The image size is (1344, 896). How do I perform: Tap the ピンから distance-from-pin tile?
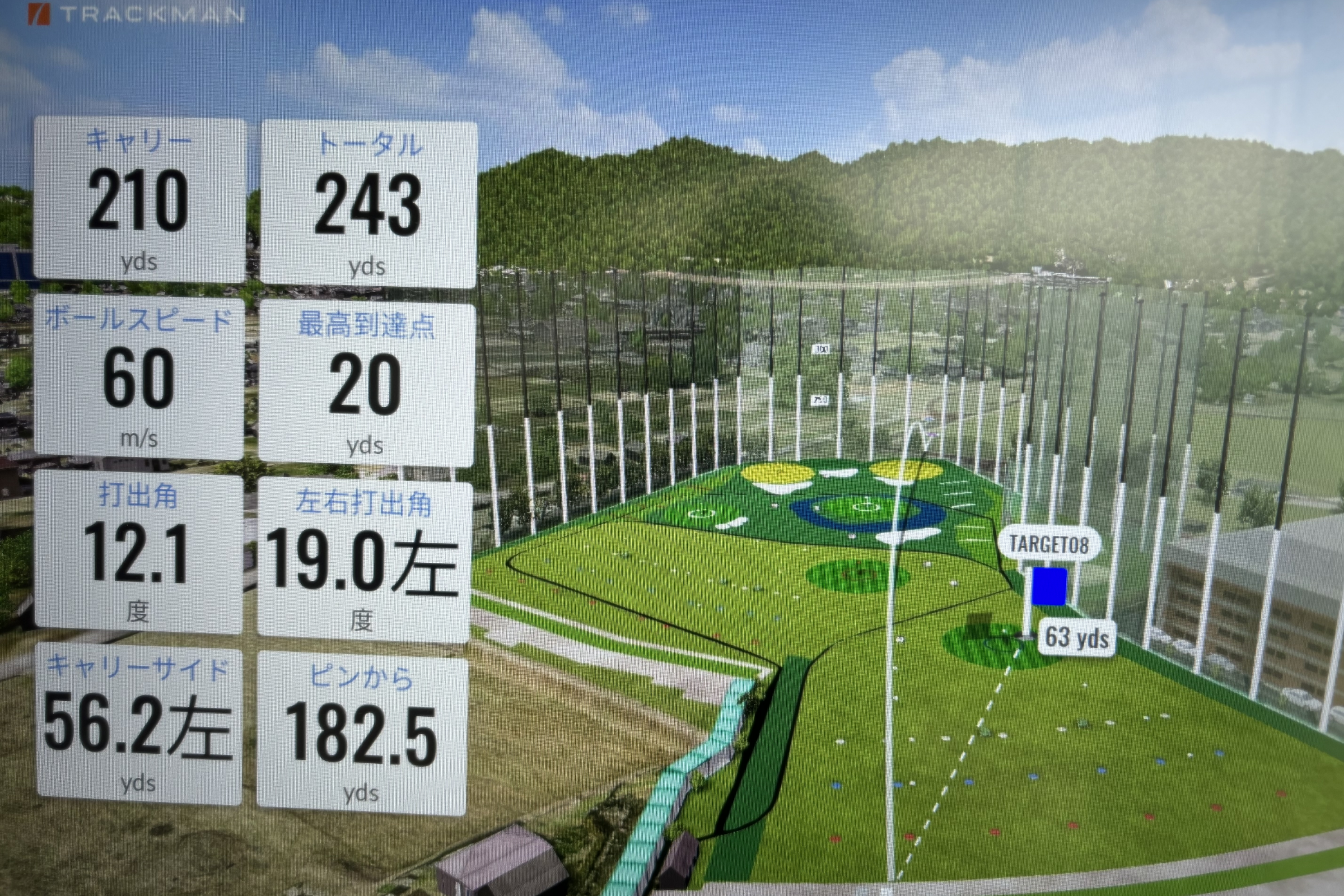point(362,732)
